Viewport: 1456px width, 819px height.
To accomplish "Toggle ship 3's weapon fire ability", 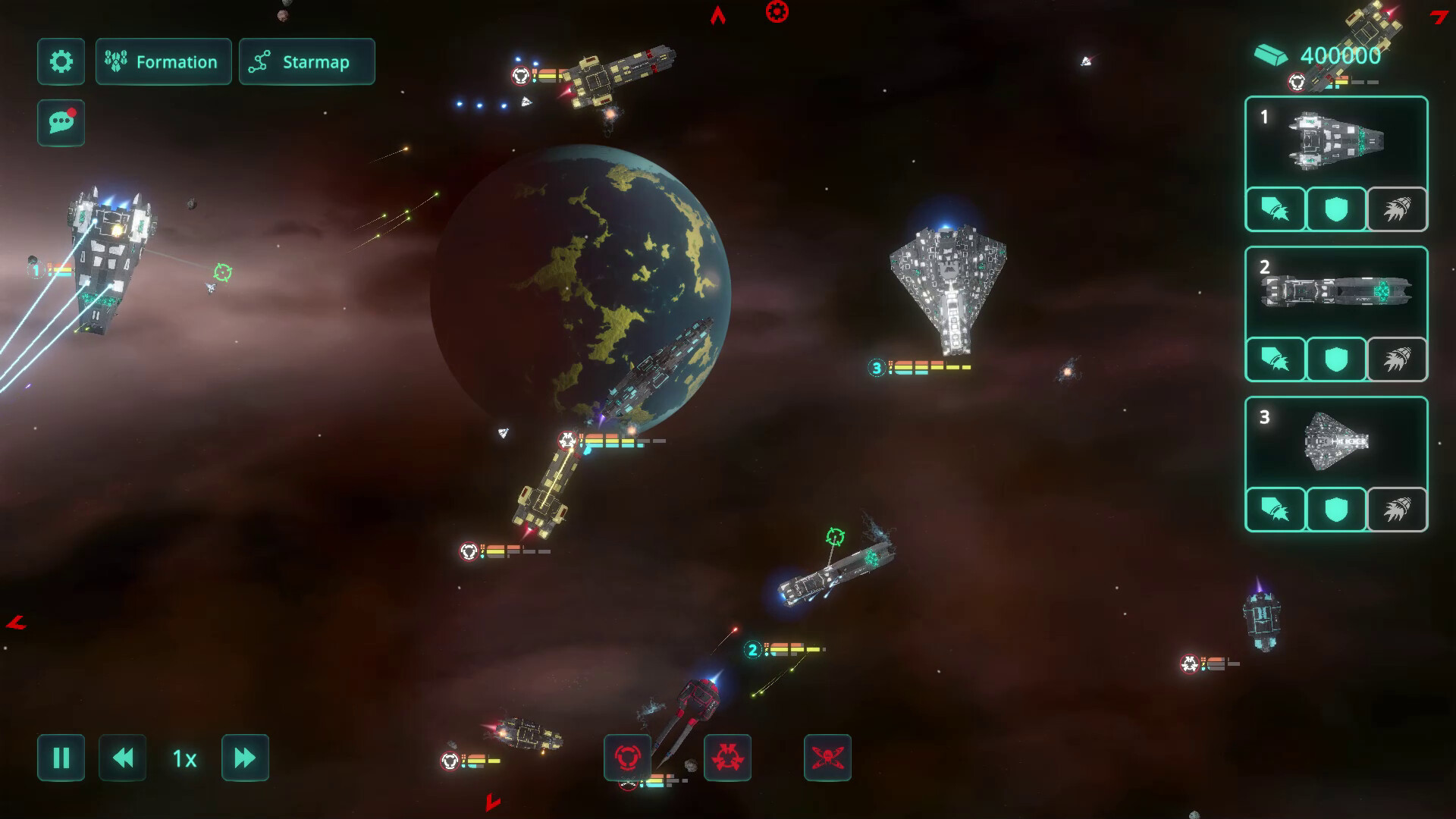I will click(x=1276, y=510).
